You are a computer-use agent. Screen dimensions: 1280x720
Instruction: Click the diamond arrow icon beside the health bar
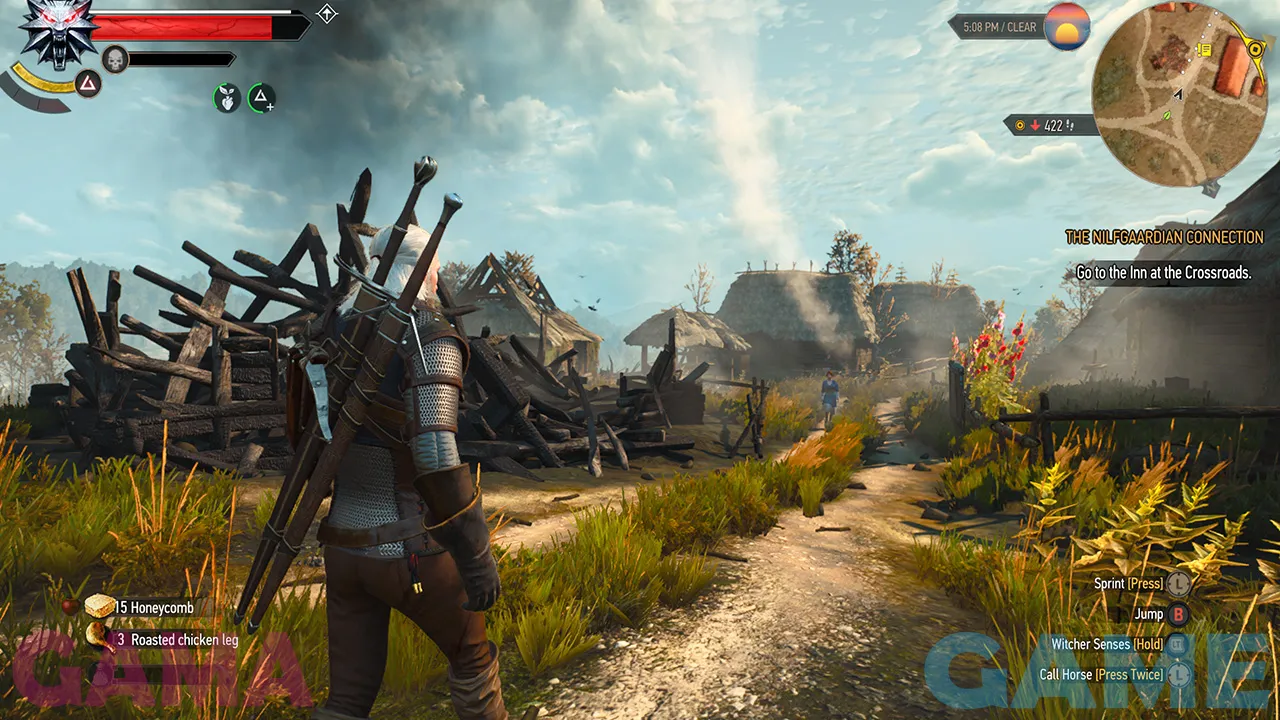327,13
